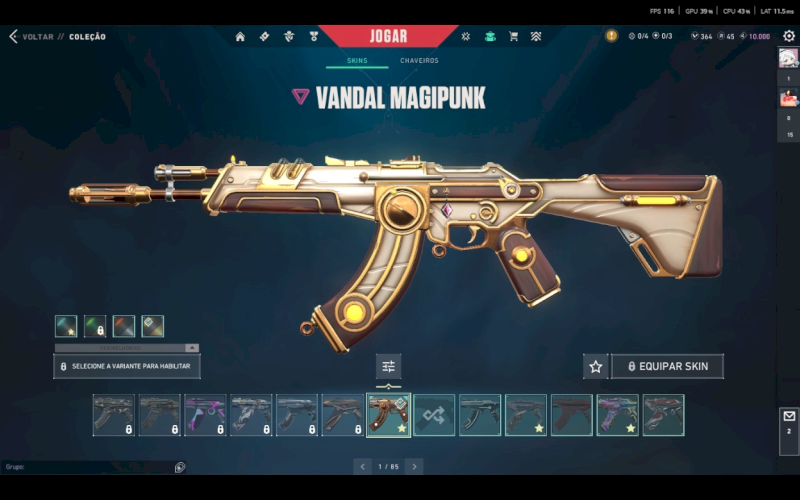Viewport: 800px width, 500px height.
Task: Equip skin with the Equipar Skin button
Action: click(667, 367)
